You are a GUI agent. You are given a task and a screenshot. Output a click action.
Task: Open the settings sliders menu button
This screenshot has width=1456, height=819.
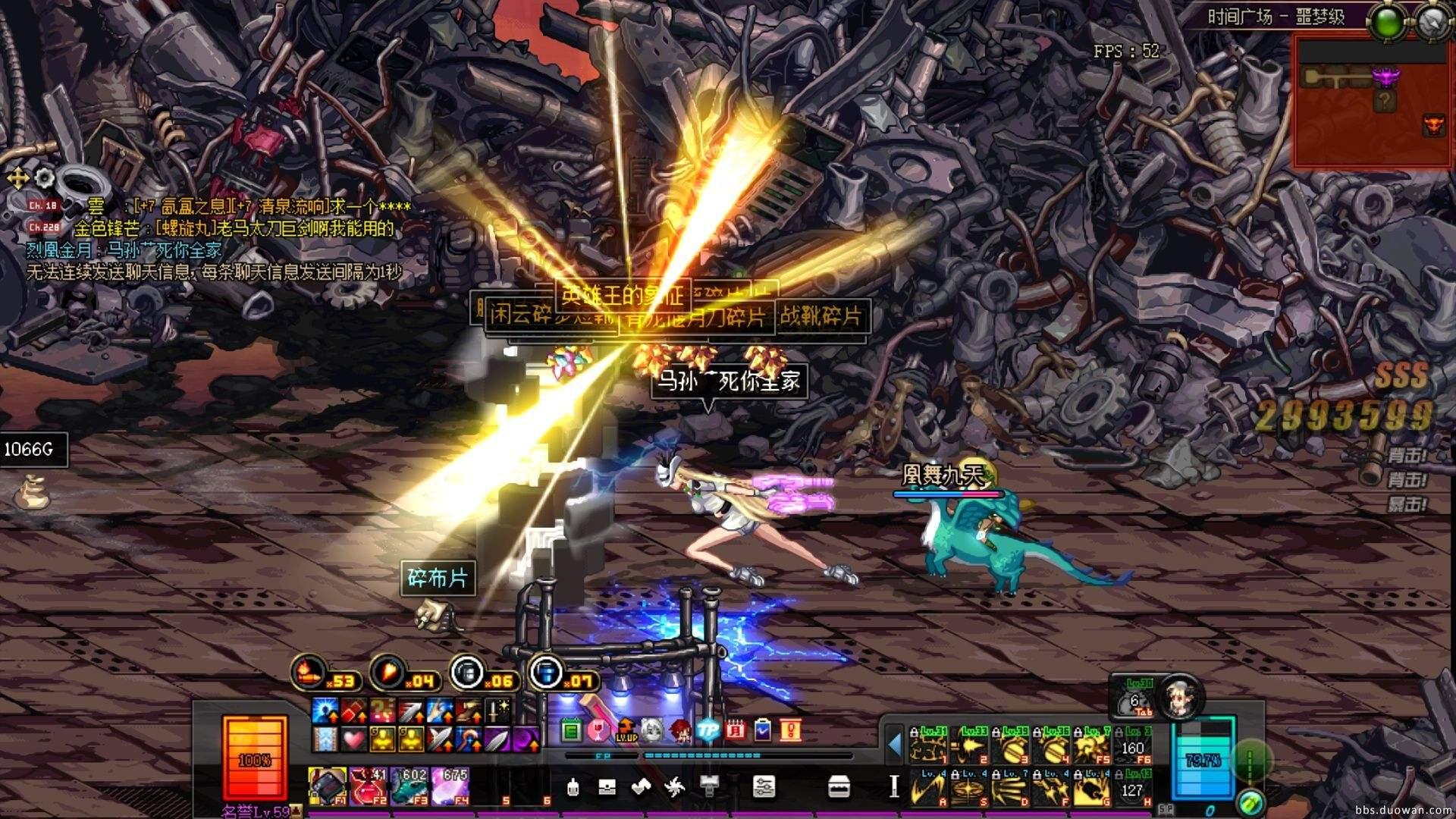click(764, 786)
